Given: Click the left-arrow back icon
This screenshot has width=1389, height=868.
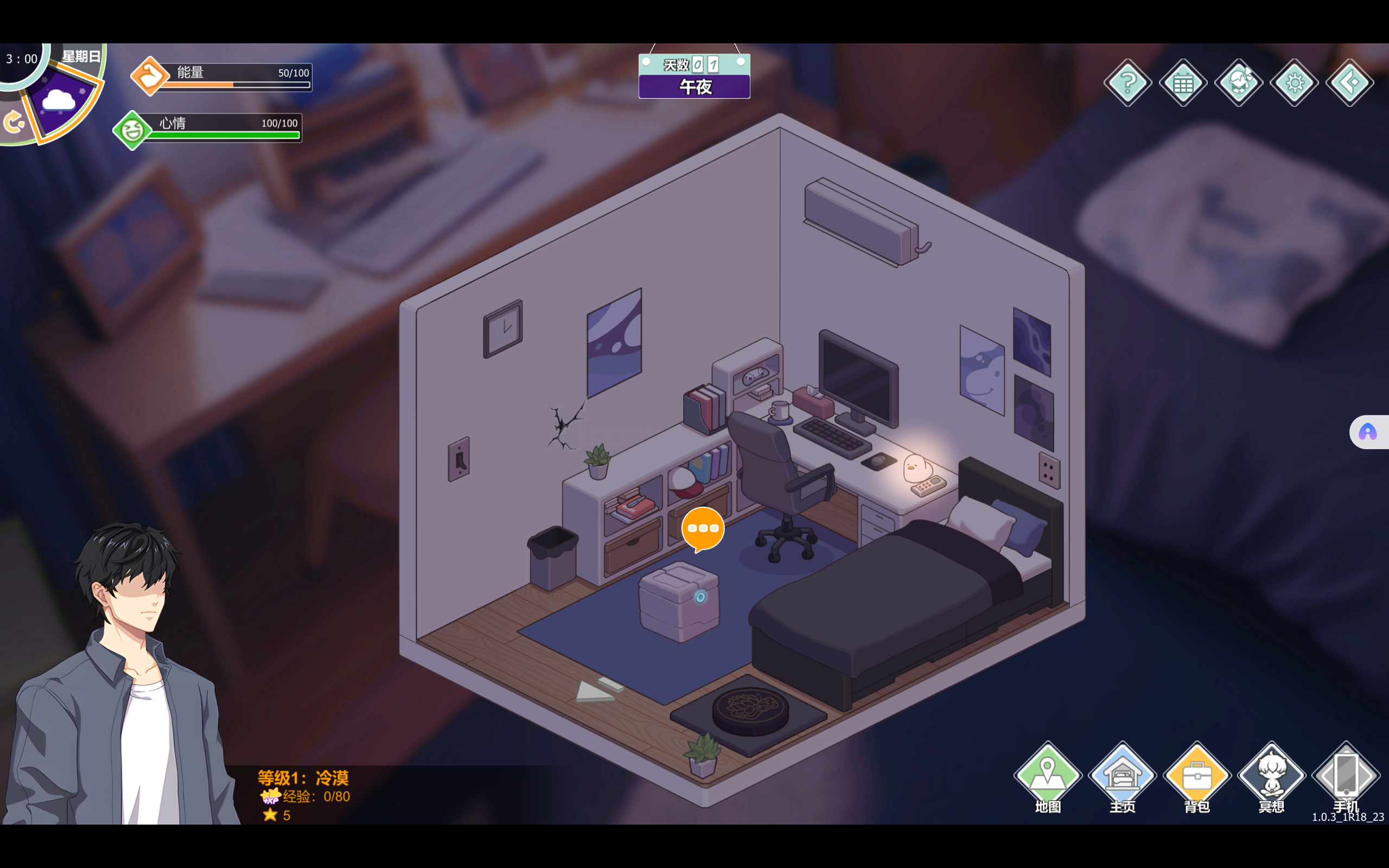Looking at the screenshot, I should click(1349, 82).
